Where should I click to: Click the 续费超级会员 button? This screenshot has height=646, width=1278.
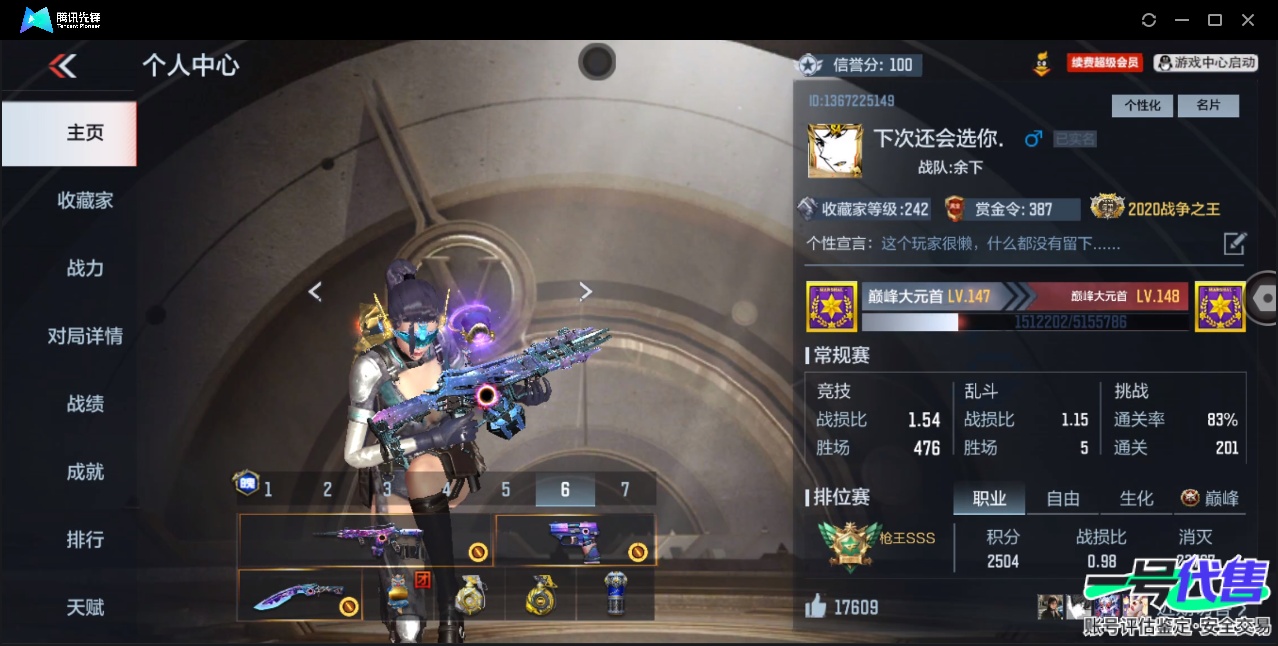1104,62
